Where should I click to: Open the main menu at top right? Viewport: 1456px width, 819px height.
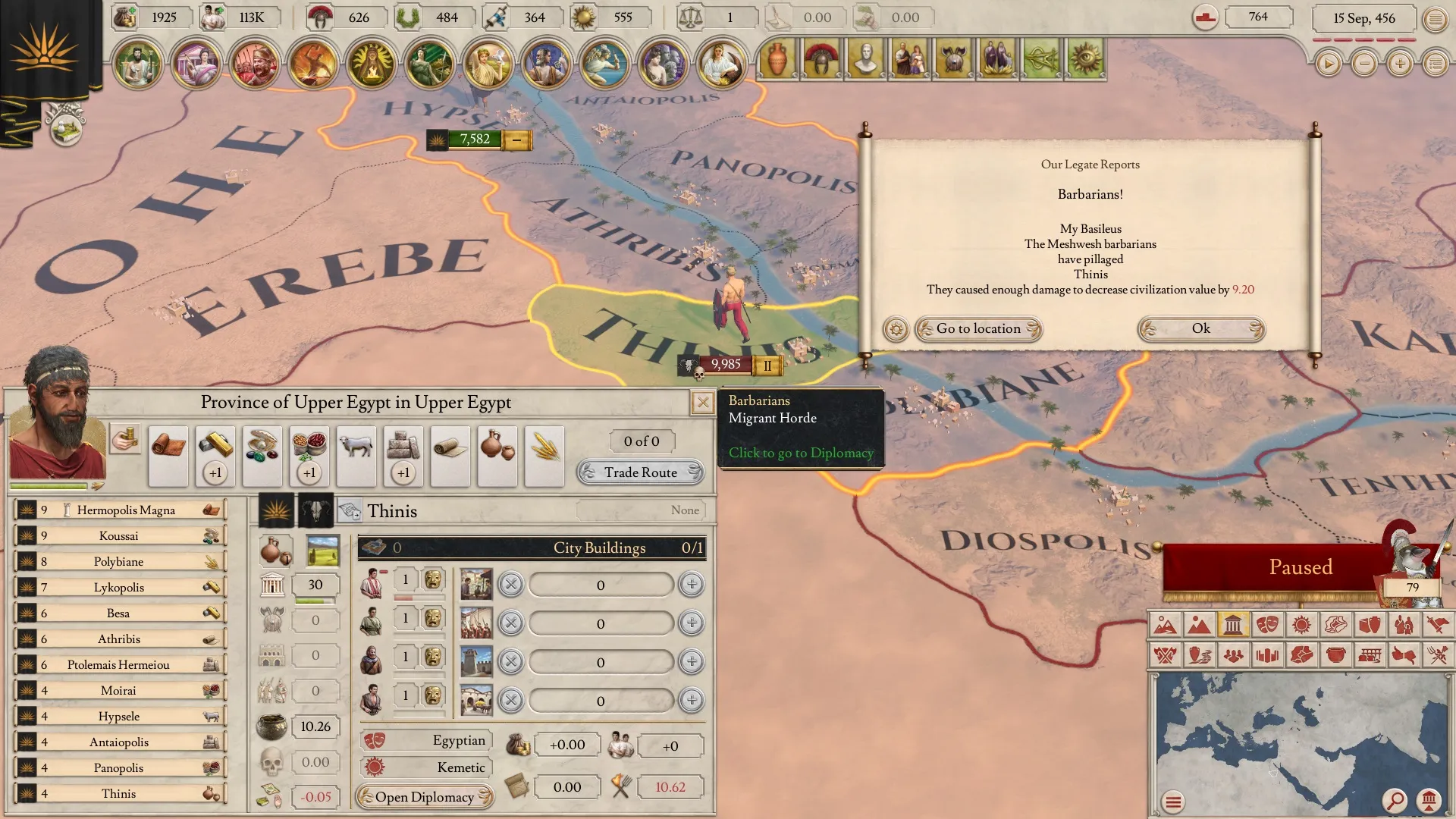tap(1435, 19)
